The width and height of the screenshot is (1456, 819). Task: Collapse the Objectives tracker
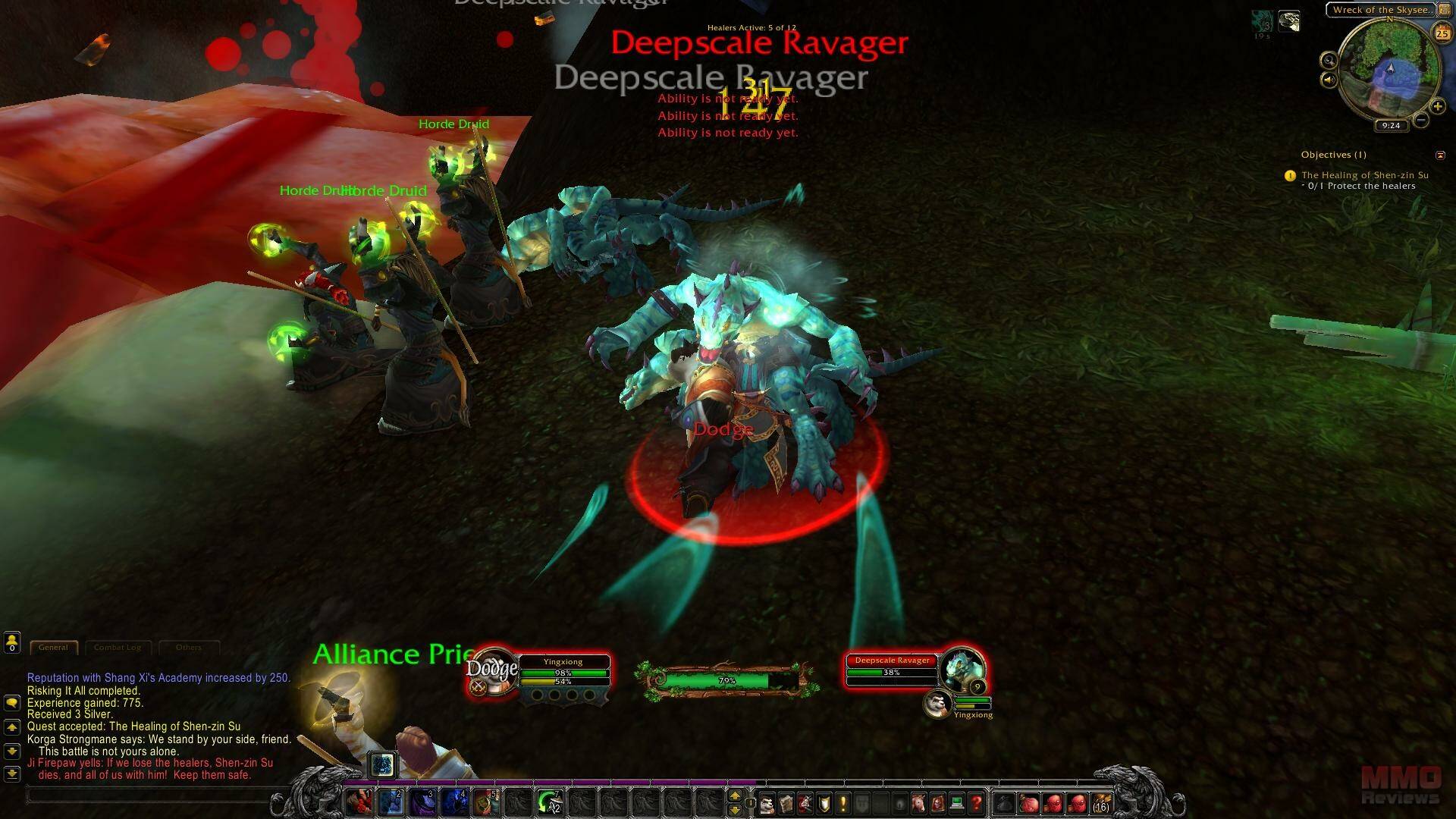[x=1440, y=155]
